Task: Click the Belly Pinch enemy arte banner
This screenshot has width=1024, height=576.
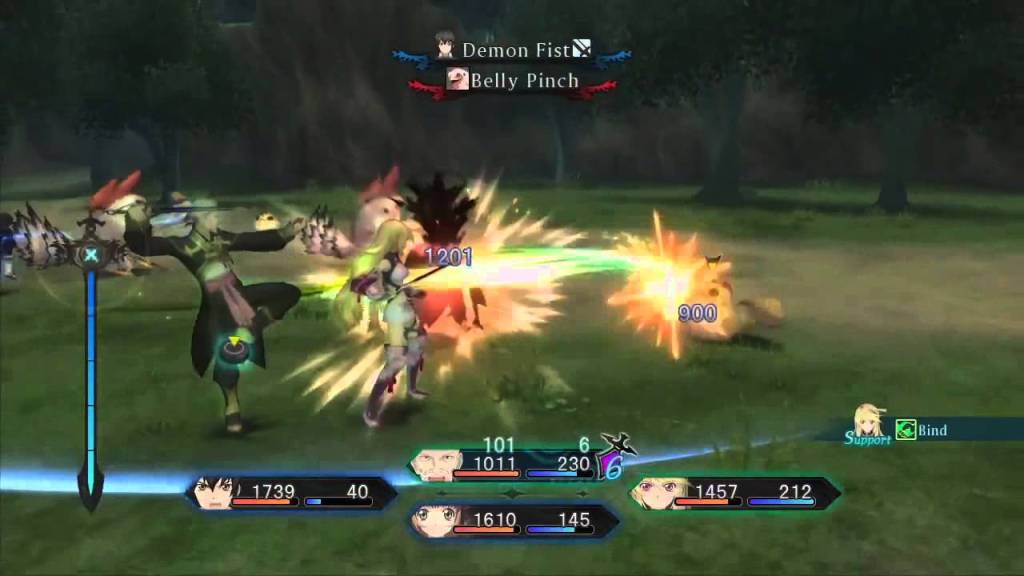Action: [x=513, y=81]
